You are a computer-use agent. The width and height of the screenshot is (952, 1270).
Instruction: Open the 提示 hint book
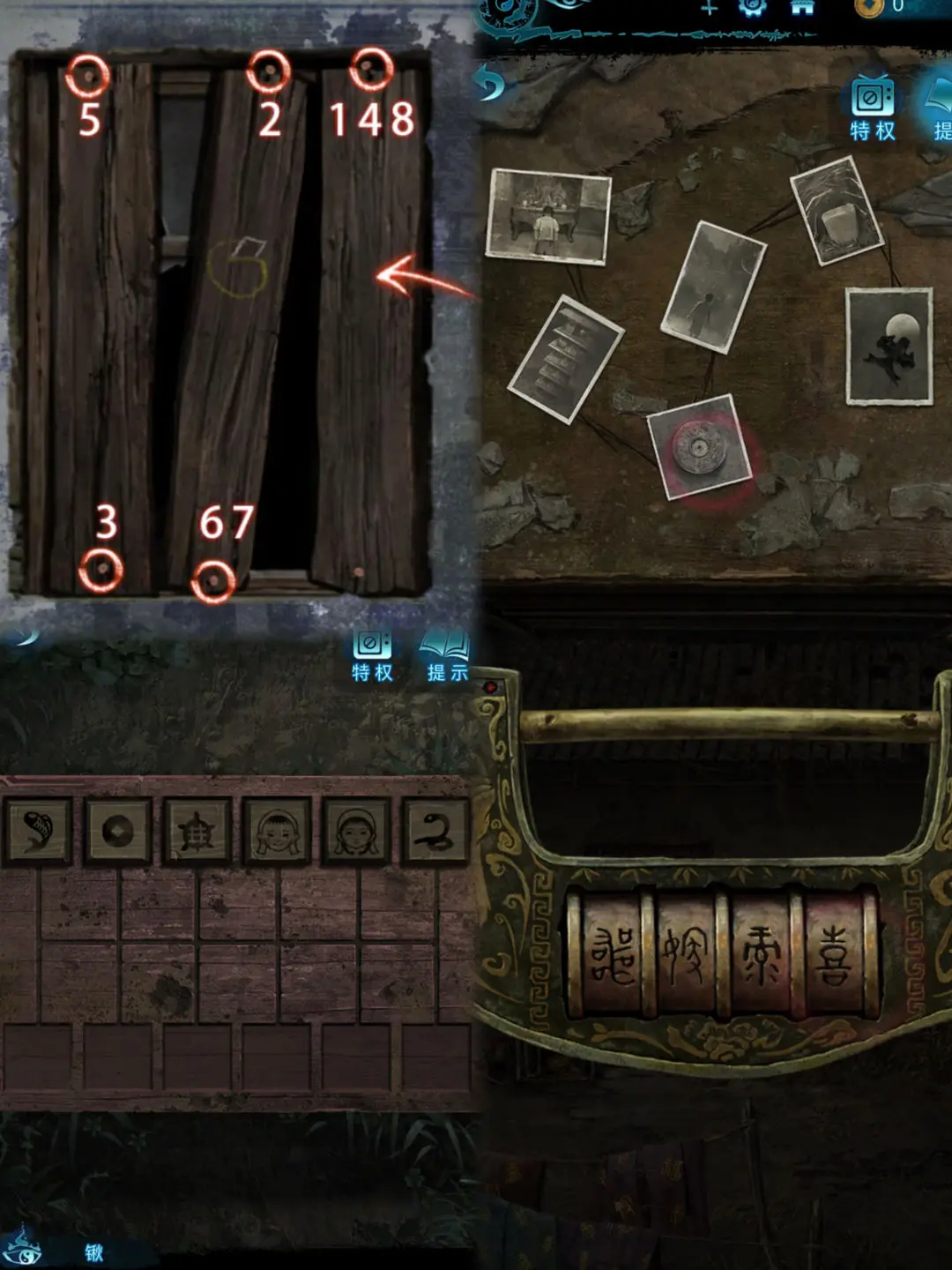(x=448, y=657)
